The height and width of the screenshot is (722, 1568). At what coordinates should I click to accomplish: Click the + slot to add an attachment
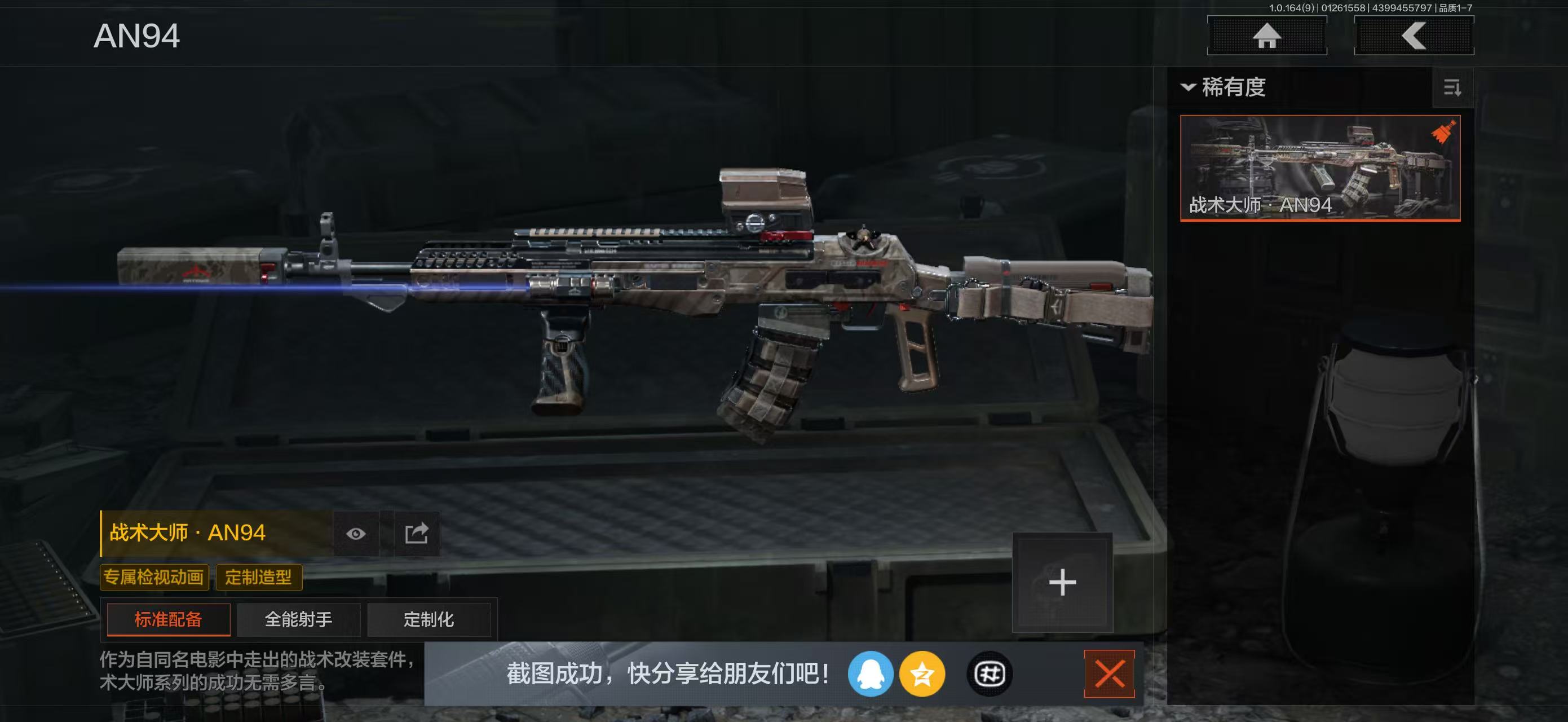click(x=1062, y=583)
